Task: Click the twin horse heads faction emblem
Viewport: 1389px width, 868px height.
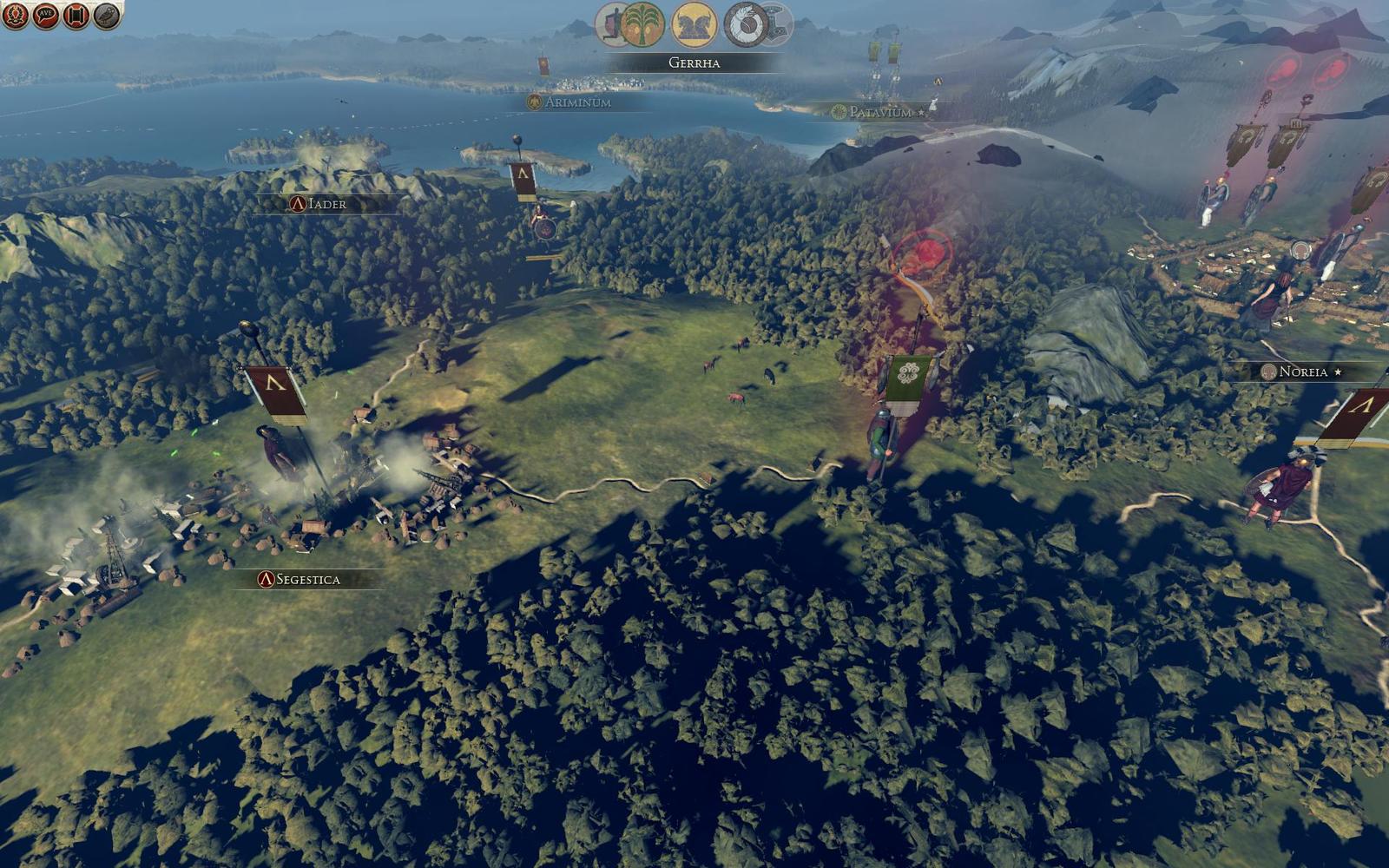Action: point(694,24)
